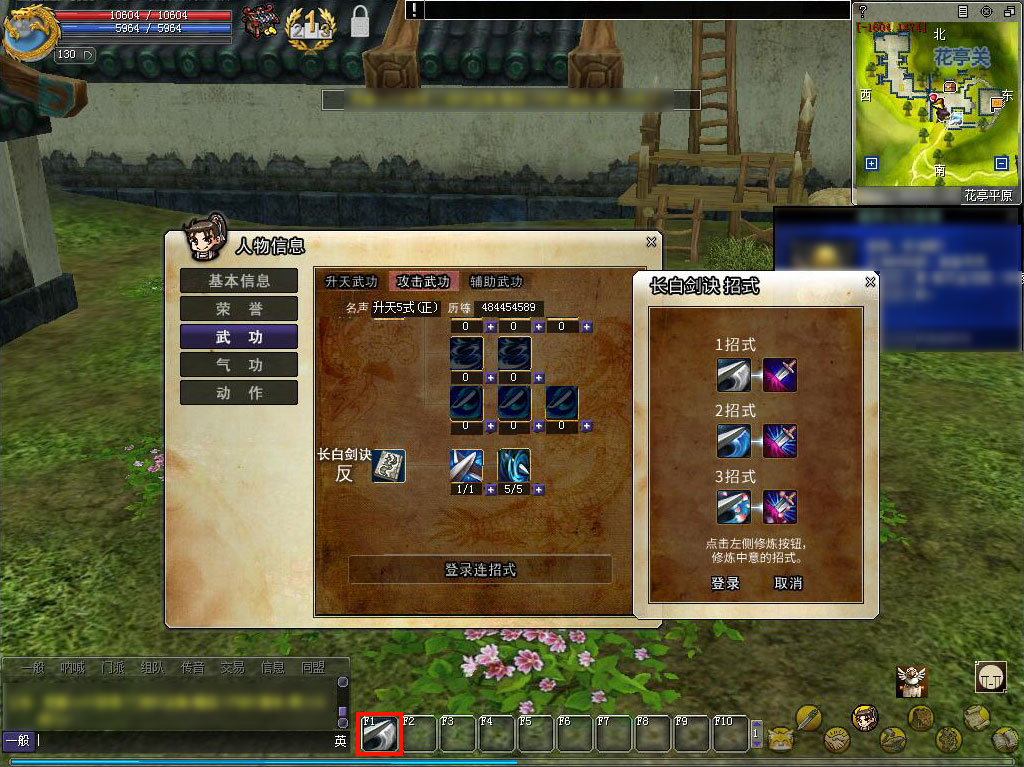Close the 人物信息 window

(x=651, y=242)
